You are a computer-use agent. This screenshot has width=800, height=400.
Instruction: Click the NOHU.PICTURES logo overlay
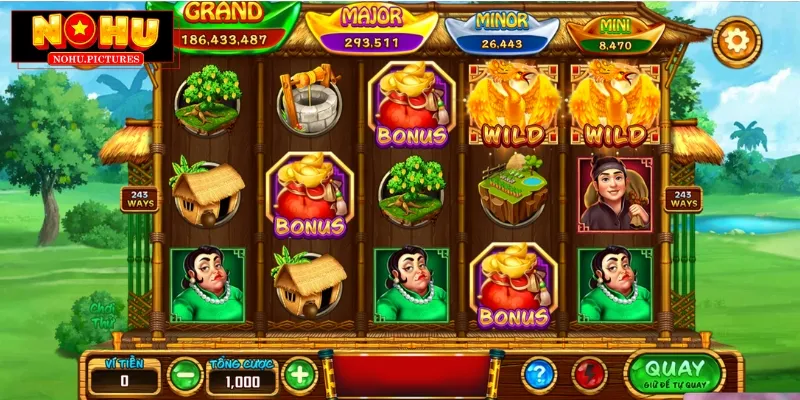pos(83,40)
